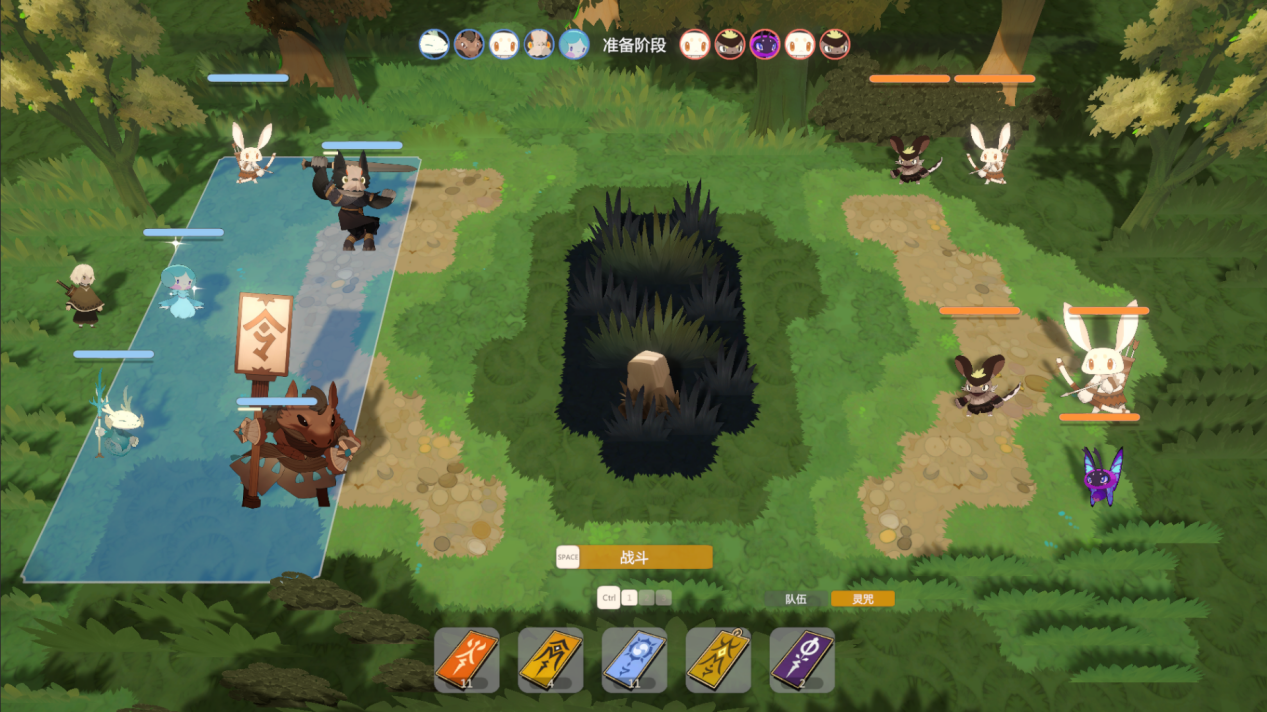Click the bearded elder ally portrait
This screenshot has width=1267, height=712.
(x=539, y=44)
